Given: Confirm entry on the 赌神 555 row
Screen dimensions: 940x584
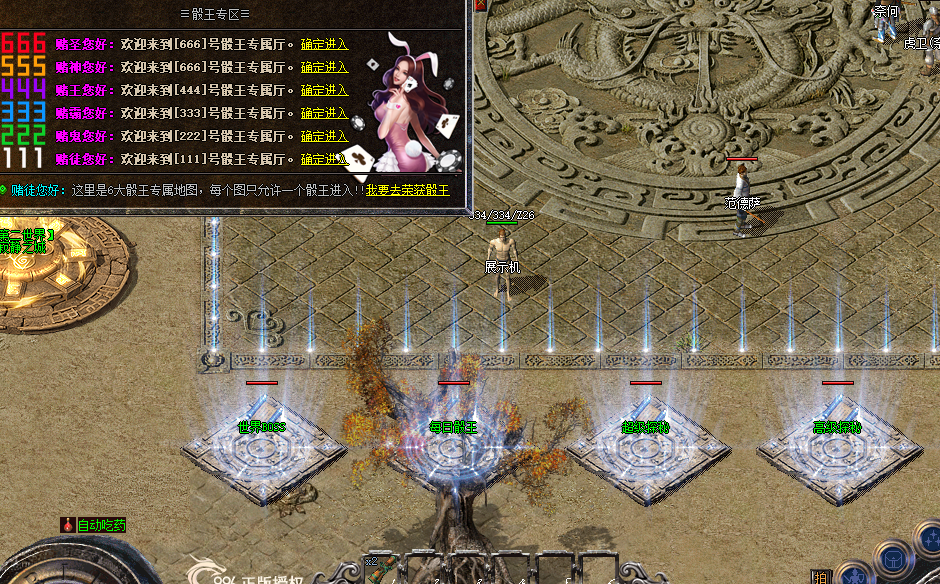Looking at the screenshot, I should [x=324, y=67].
